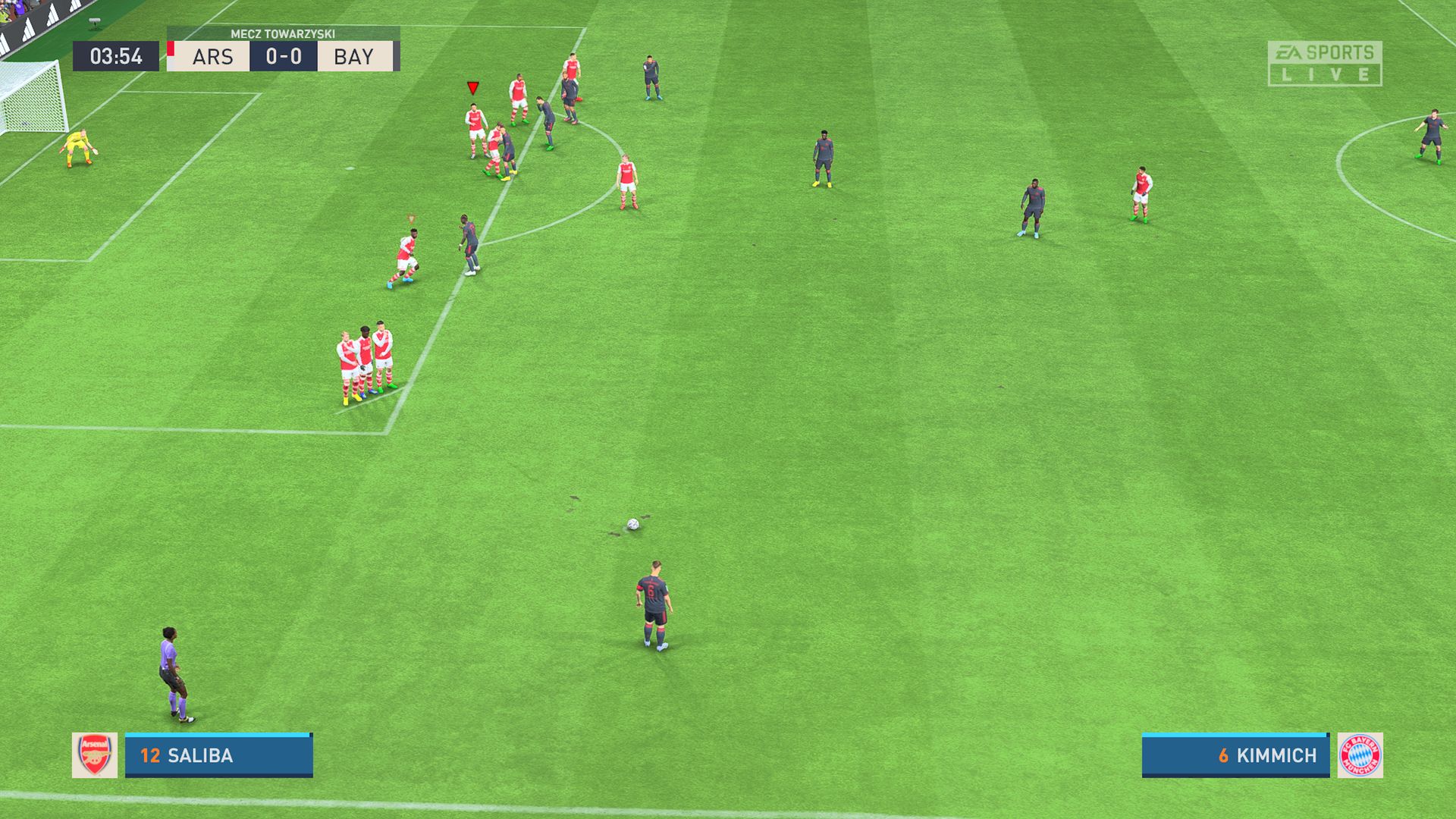Select the 12 Saliba player panel
This screenshot has width=1456, height=819.
point(218,755)
